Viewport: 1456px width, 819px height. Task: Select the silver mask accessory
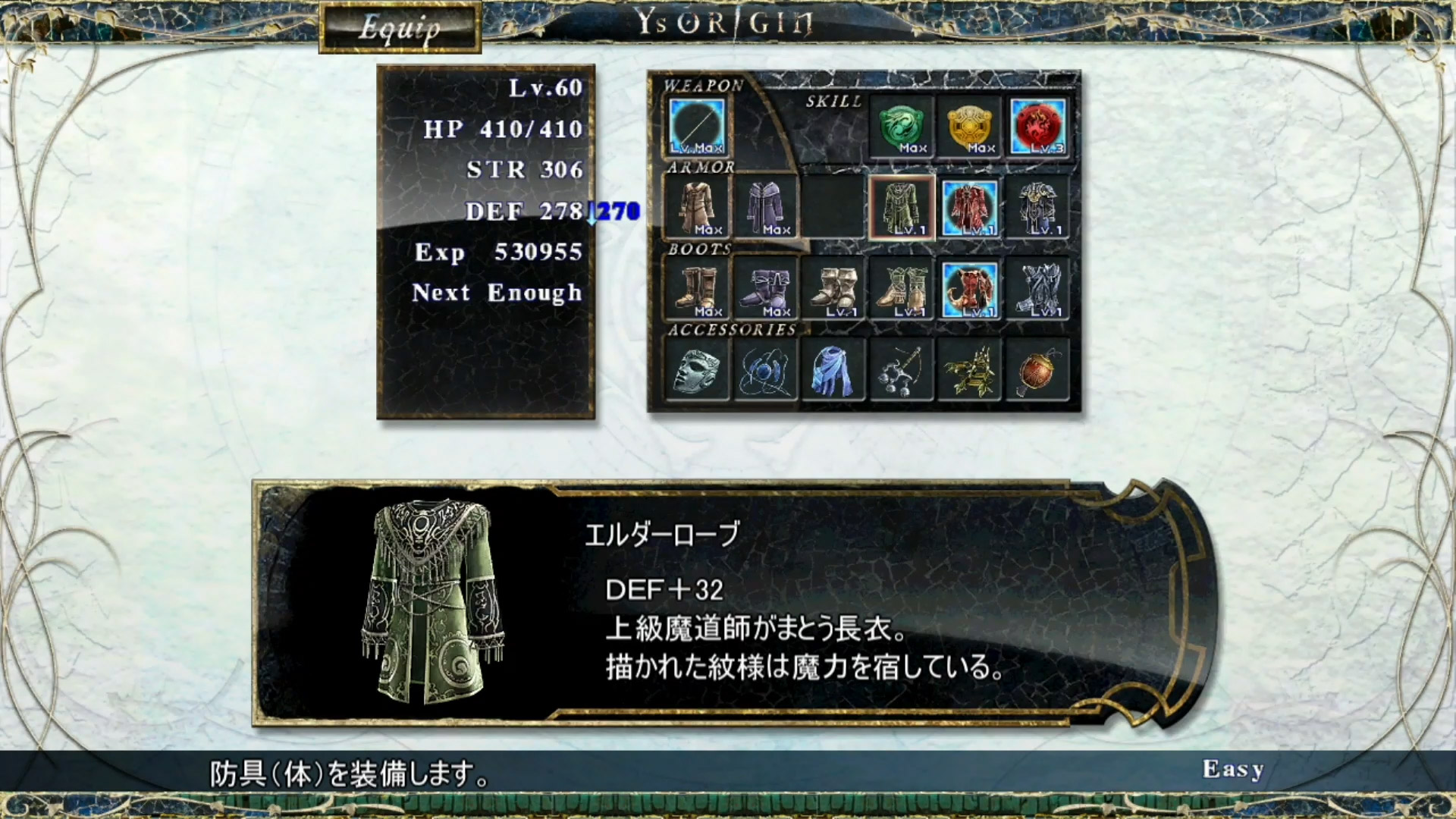(x=697, y=370)
